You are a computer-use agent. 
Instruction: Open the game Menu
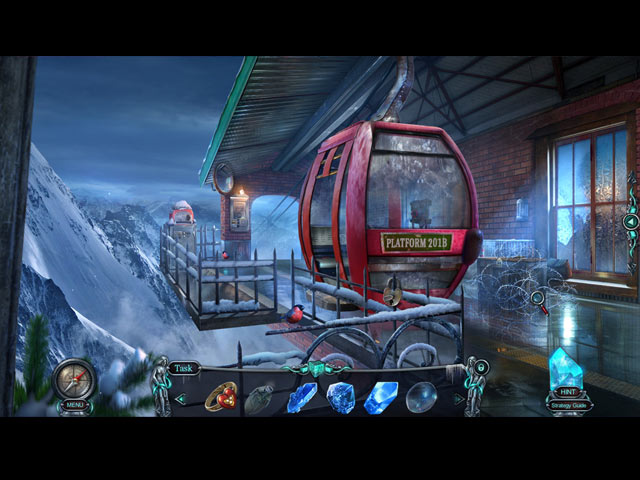[76, 405]
